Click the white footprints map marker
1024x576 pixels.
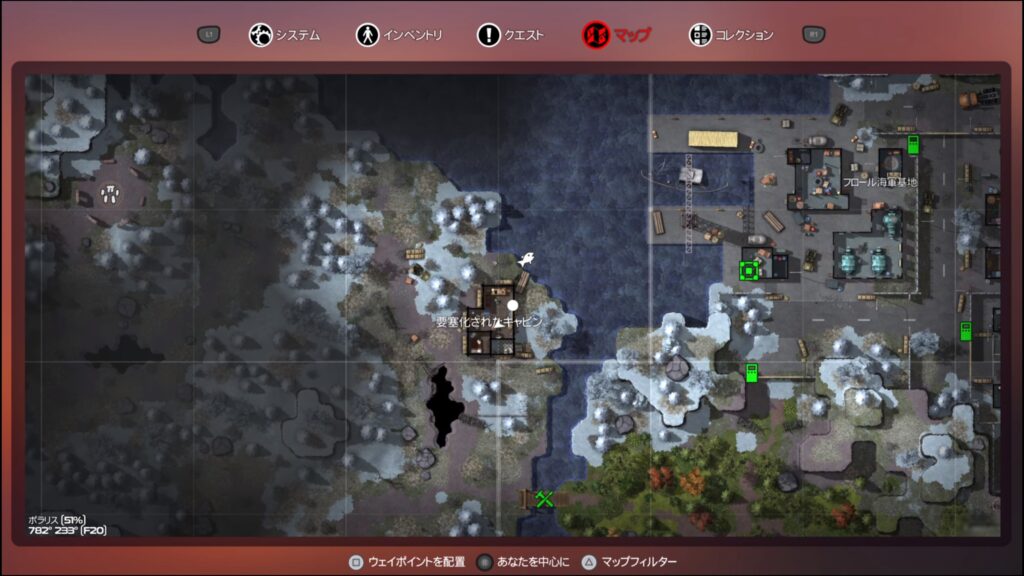109,192
